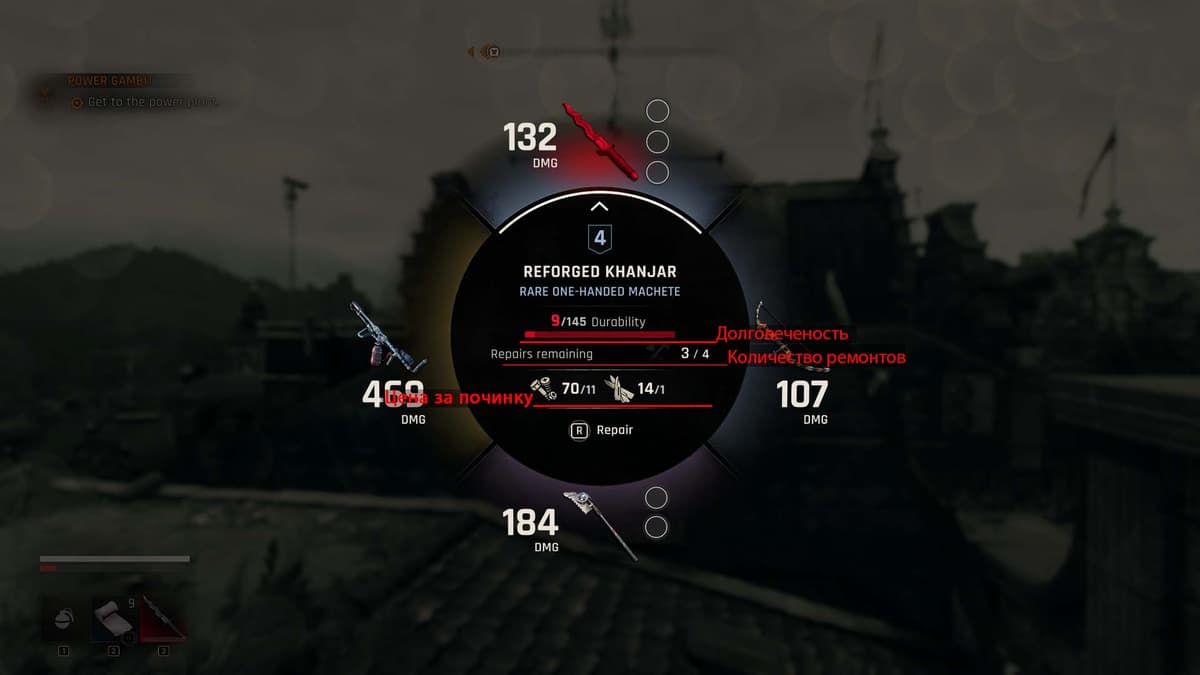Screen dimensions: 1200x675
Task: Click the upward chevron above the level badge
Action: [x=599, y=207]
